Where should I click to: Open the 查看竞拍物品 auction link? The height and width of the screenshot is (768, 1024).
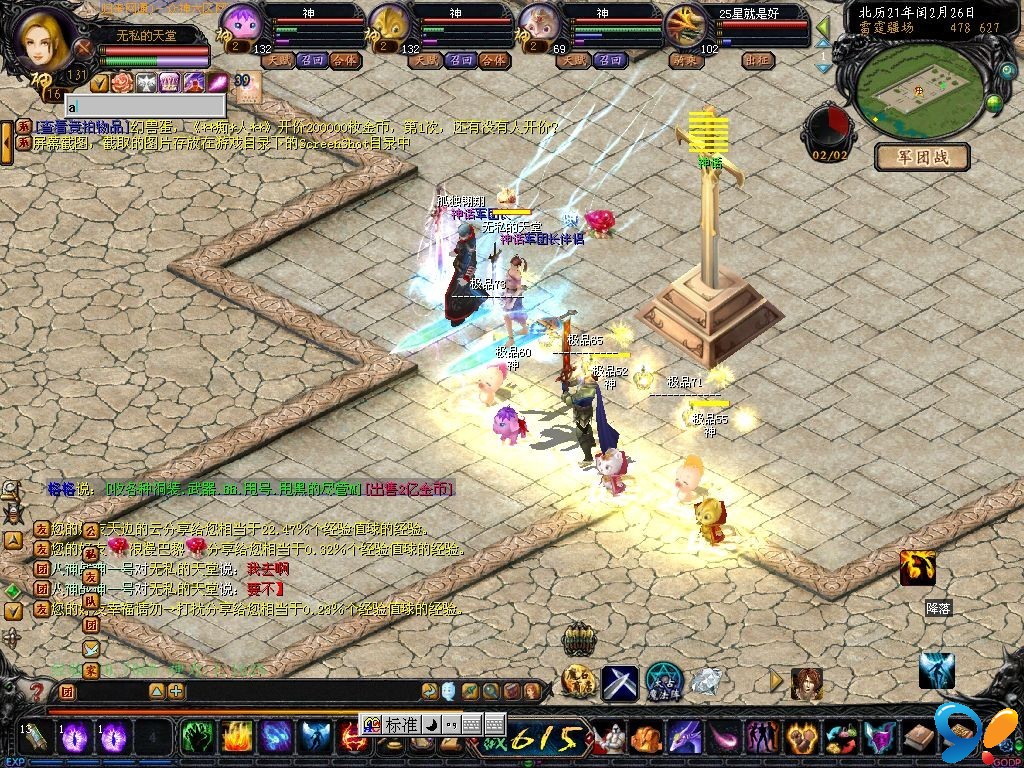82,127
